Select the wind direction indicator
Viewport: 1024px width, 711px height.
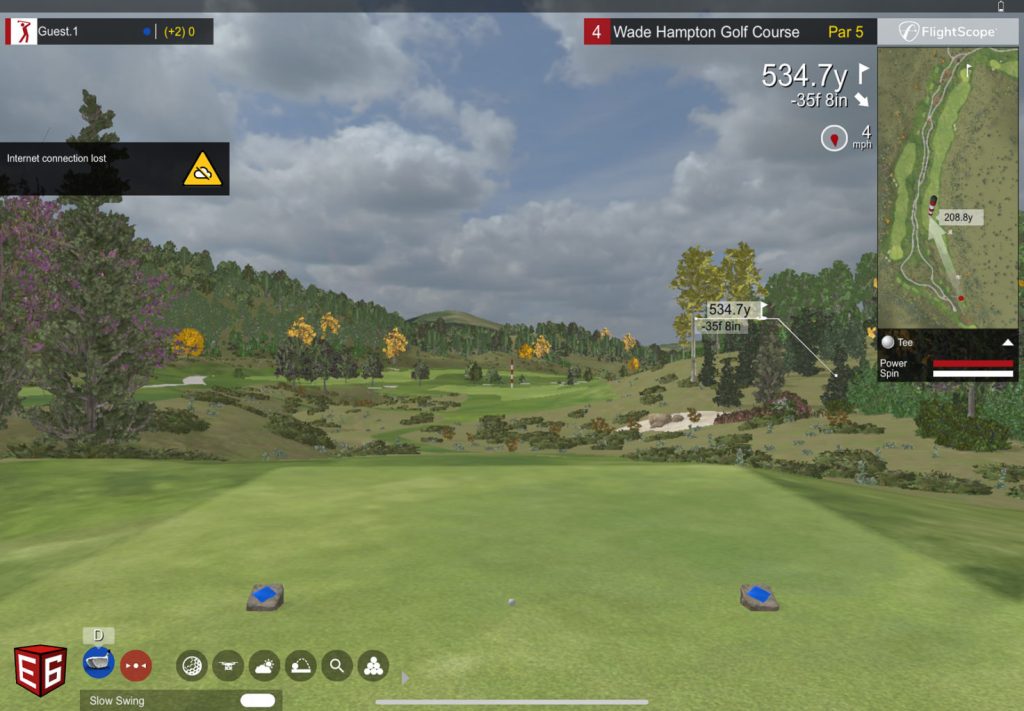pyautogui.click(x=834, y=138)
